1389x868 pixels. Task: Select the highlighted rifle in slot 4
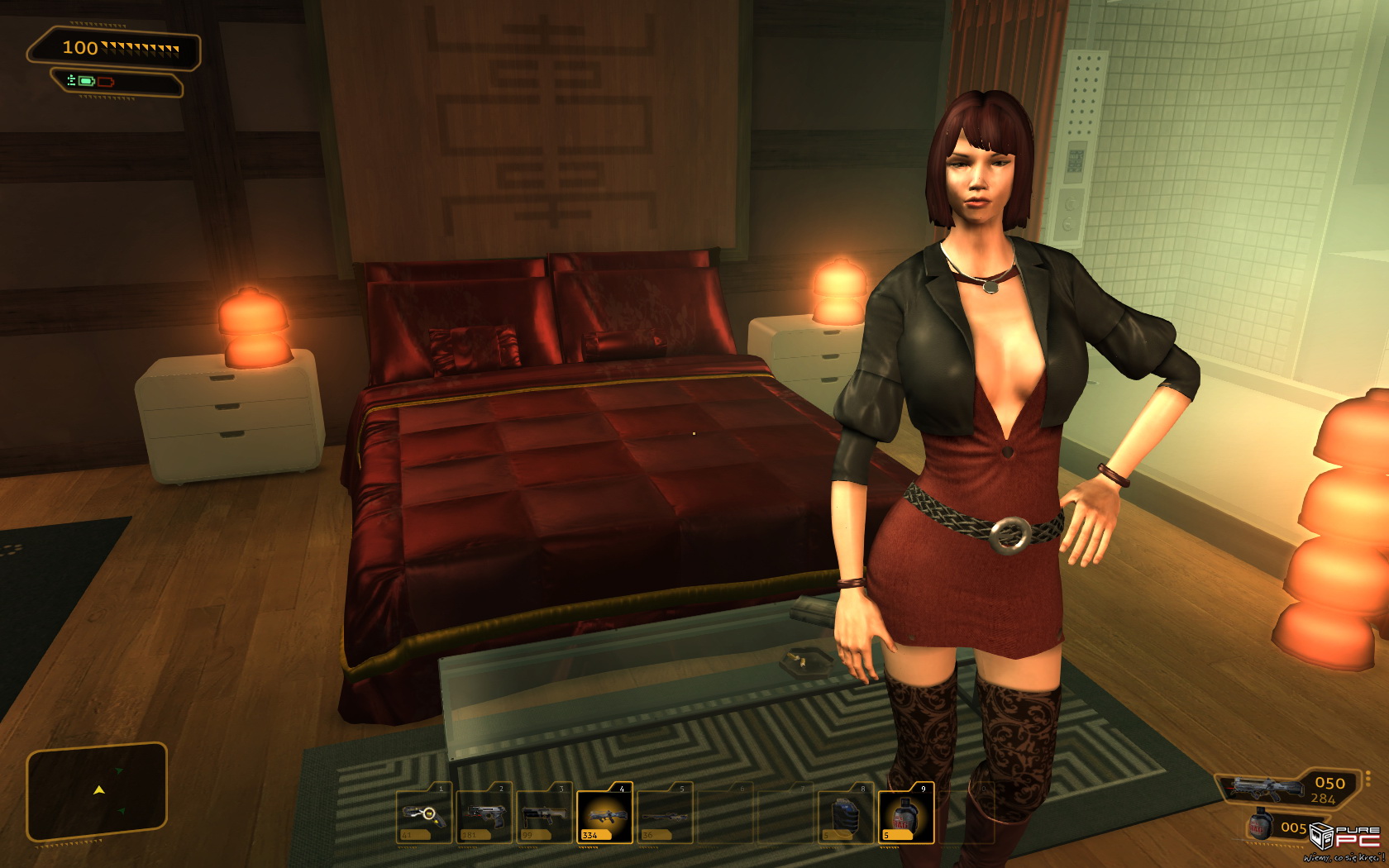tap(604, 815)
